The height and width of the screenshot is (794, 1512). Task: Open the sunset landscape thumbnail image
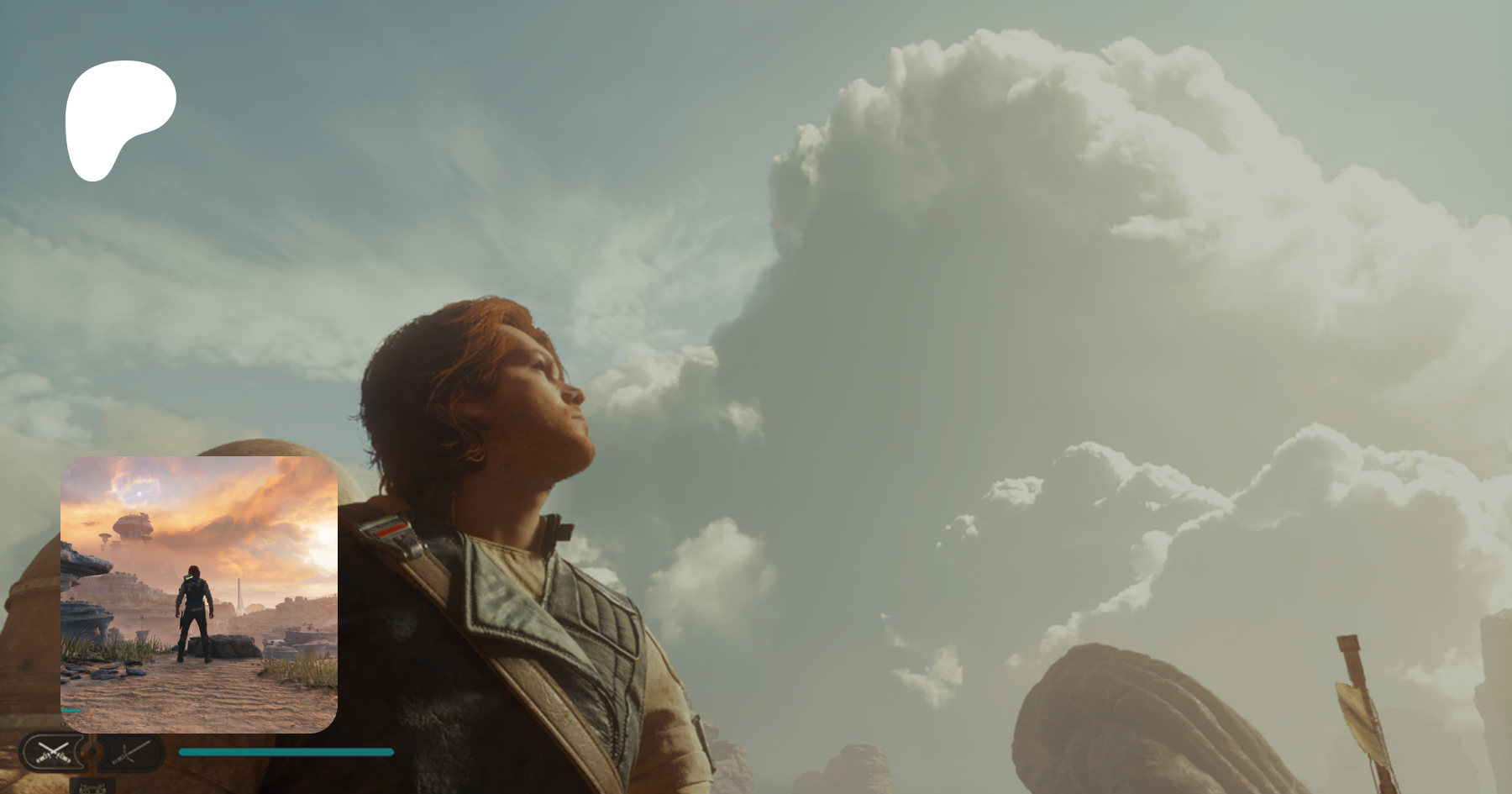click(199, 594)
